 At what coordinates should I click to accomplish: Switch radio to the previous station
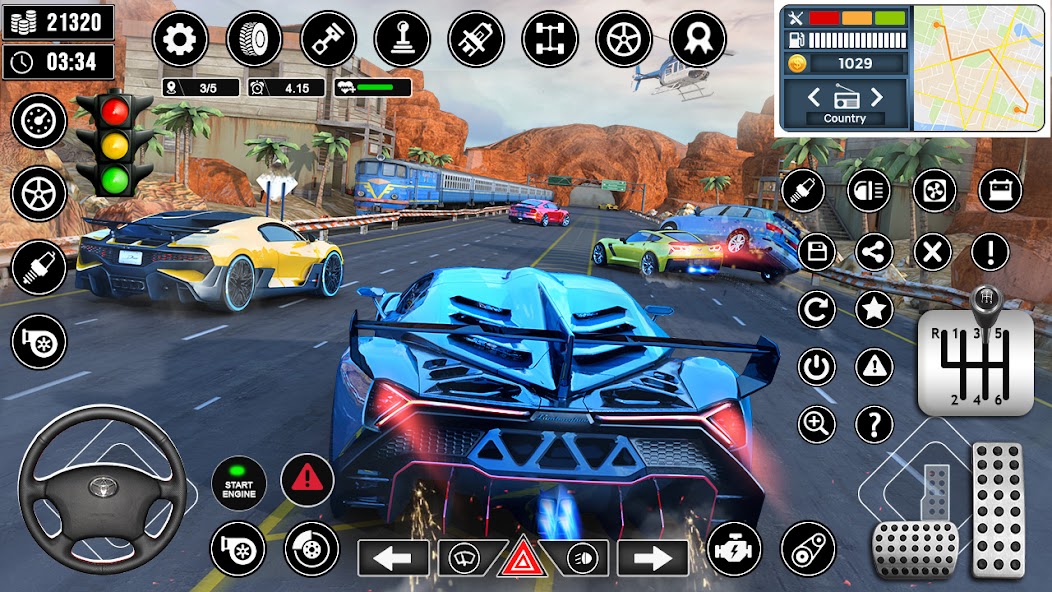tap(813, 97)
